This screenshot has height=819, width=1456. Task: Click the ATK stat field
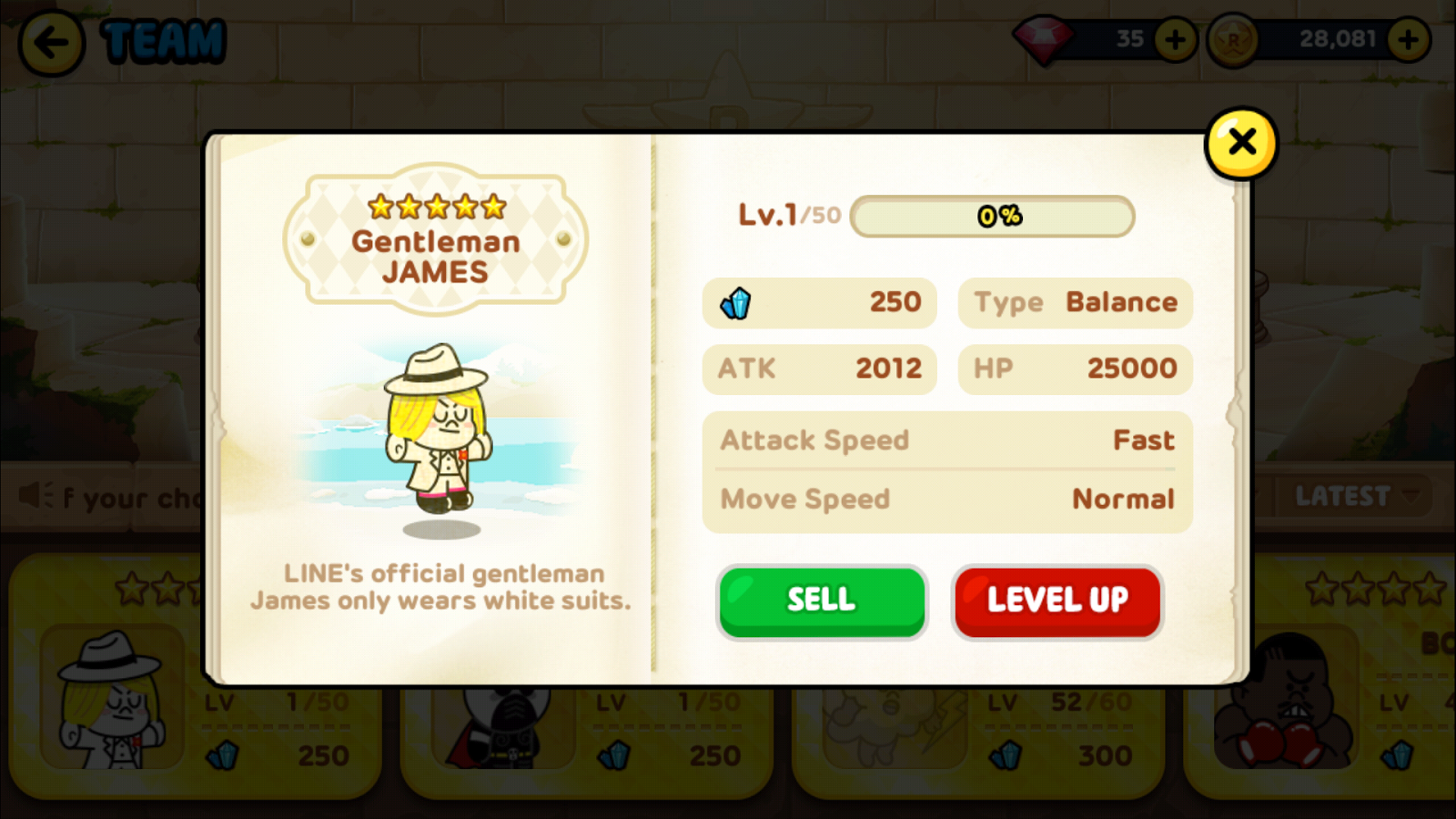[x=817, y=369]
